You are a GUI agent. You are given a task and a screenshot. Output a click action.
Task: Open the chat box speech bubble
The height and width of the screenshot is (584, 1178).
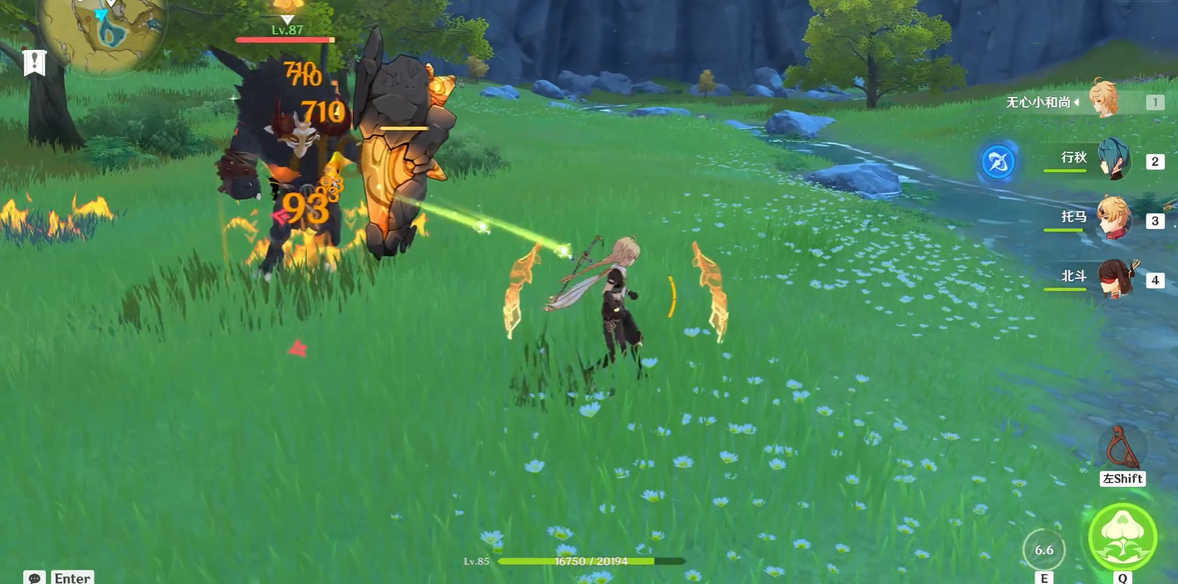coord(35,578)
